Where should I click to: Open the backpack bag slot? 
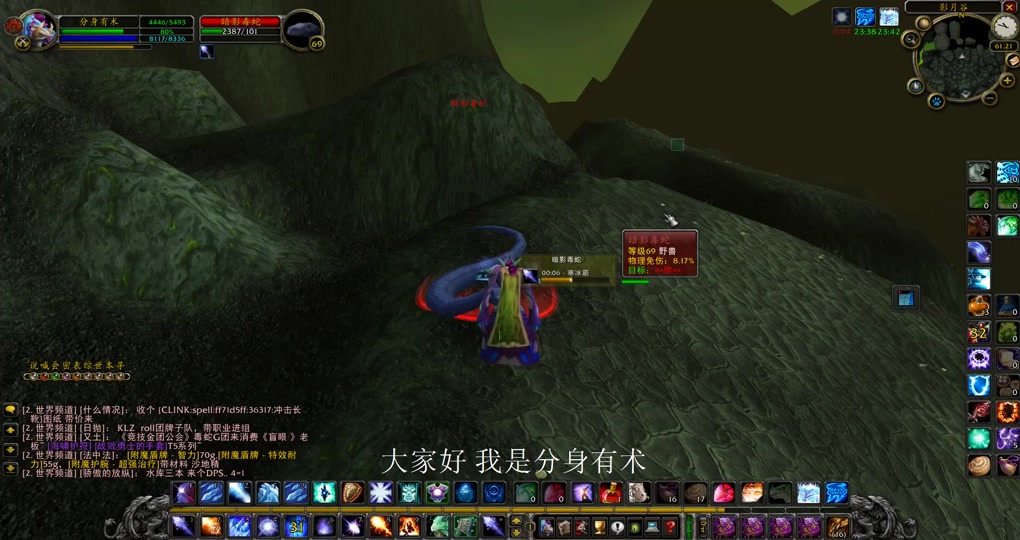[837, 526]
